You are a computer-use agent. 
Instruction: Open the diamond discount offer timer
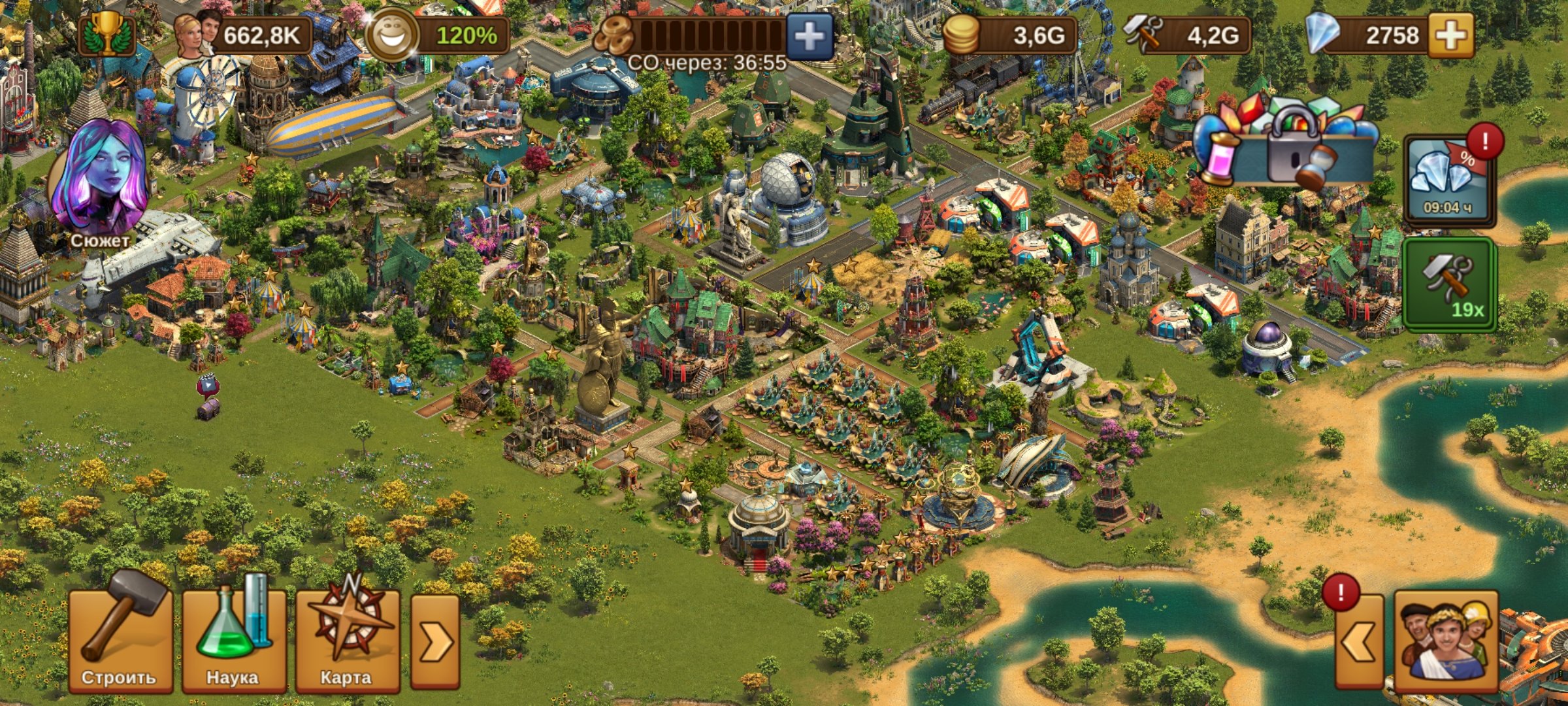1449,179
